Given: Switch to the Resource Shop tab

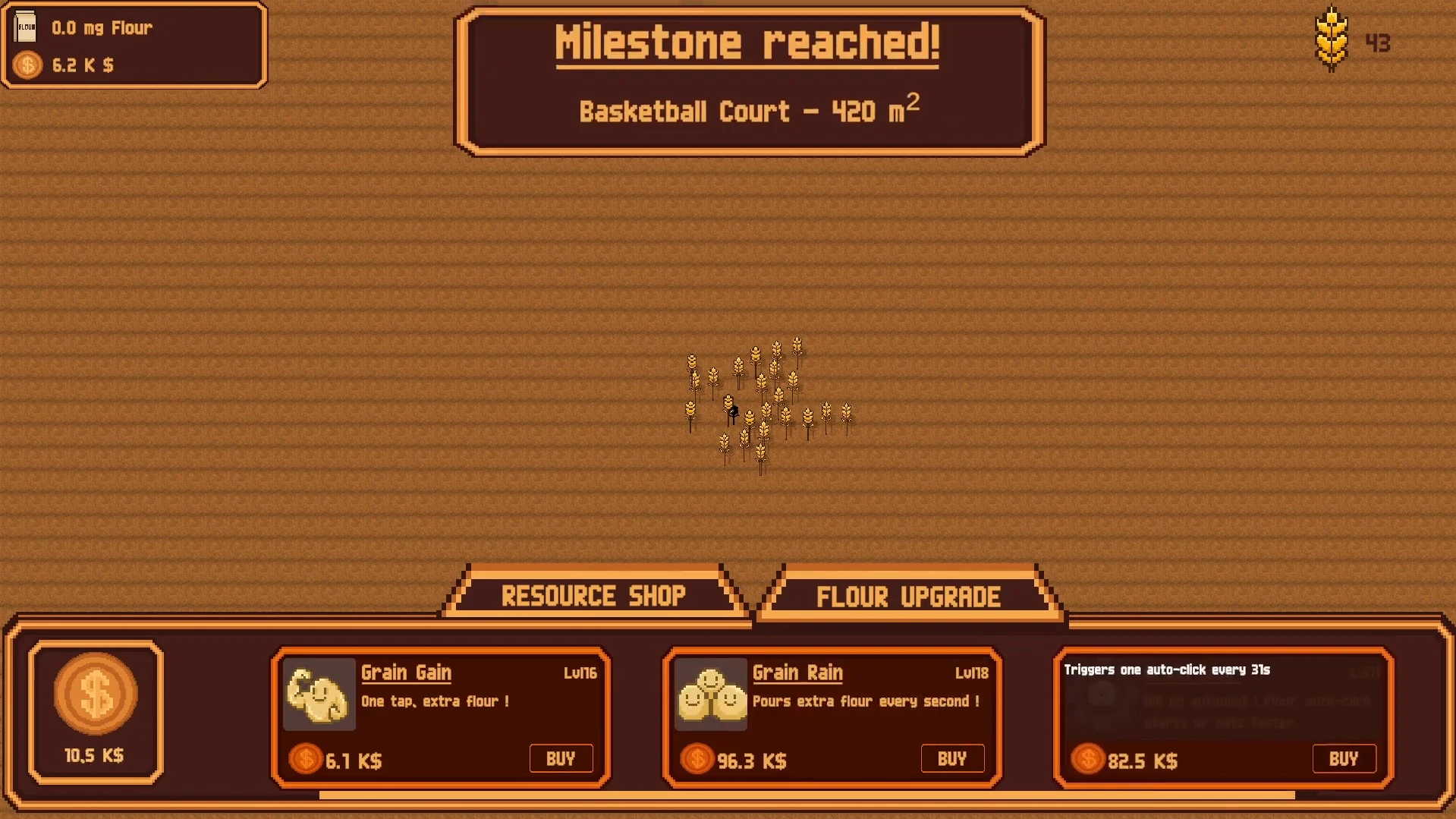Looking at the screenshot, I should pos(593,596).
